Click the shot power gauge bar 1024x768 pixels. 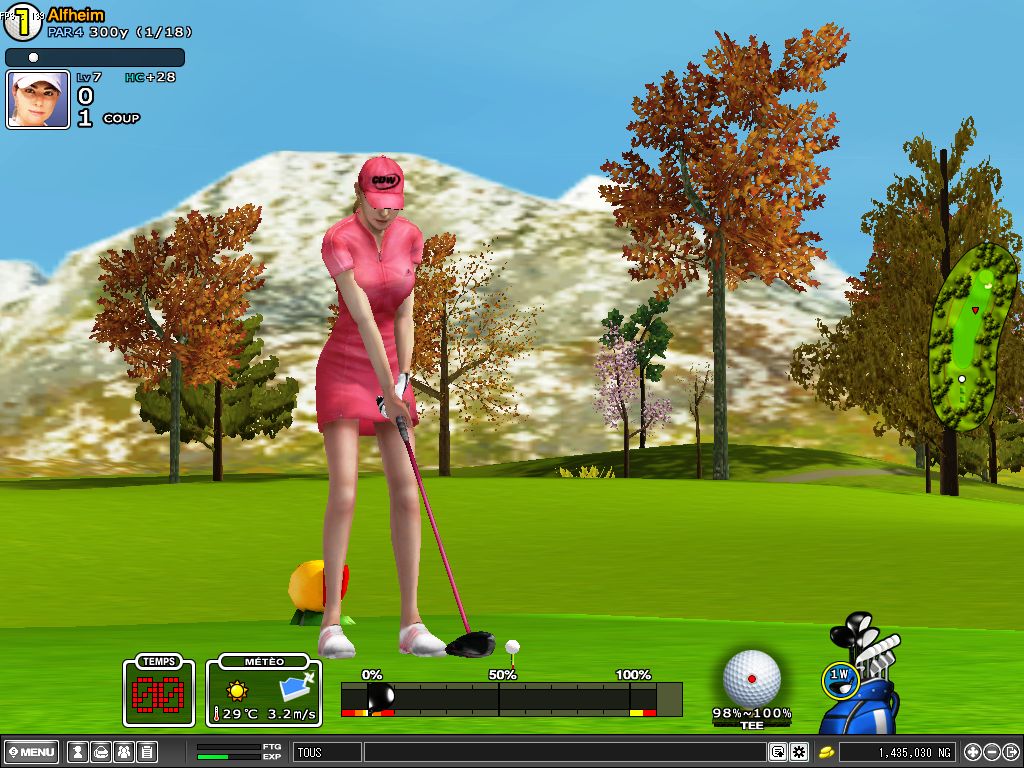pos(511,698)
